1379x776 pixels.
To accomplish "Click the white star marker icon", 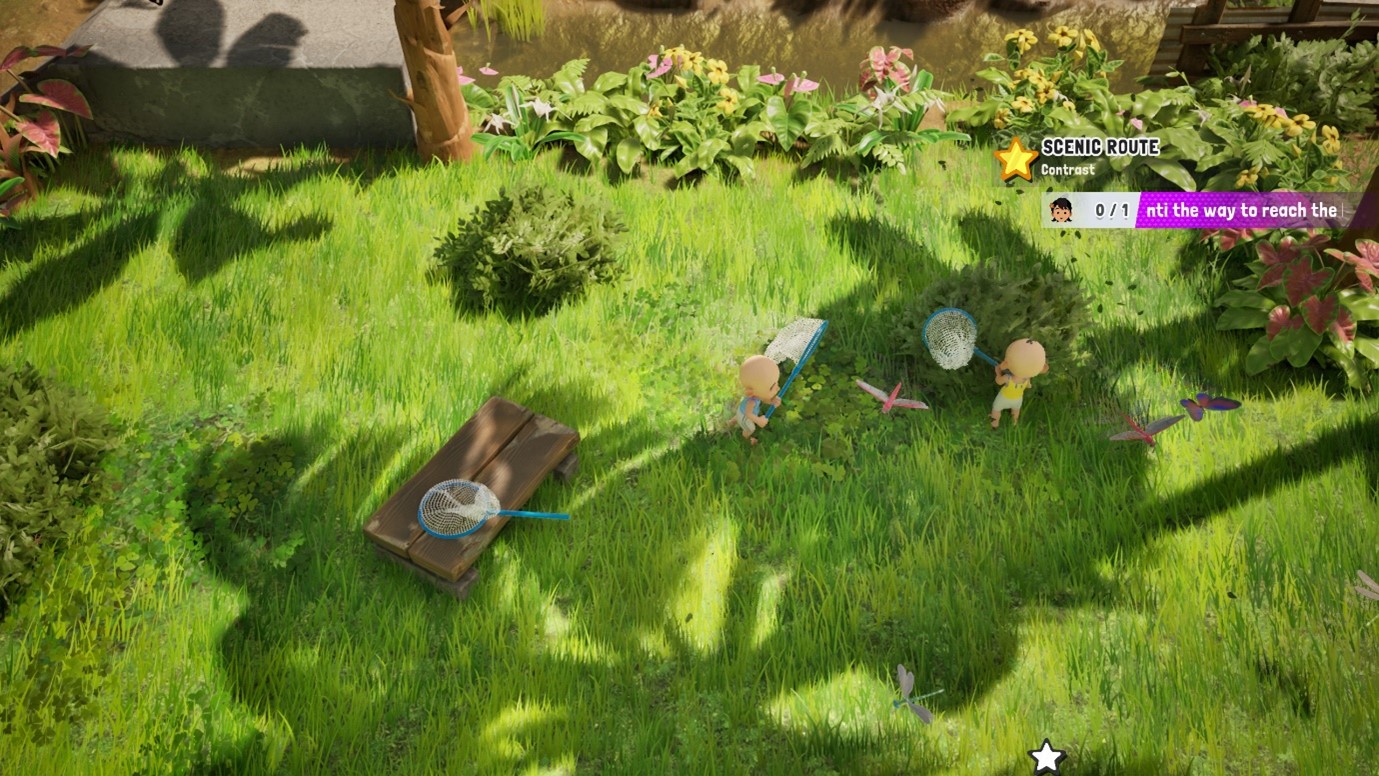I will 1046,757.
